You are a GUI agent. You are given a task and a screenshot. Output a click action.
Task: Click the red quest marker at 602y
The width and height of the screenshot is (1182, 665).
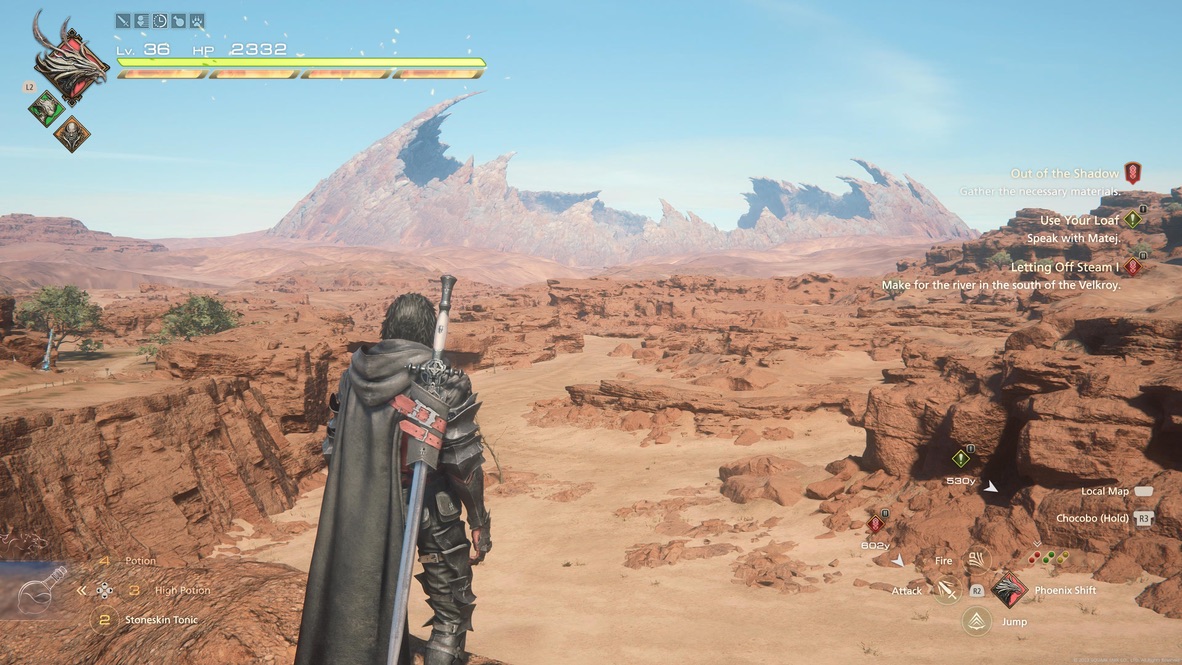click(x=876, y=523)
